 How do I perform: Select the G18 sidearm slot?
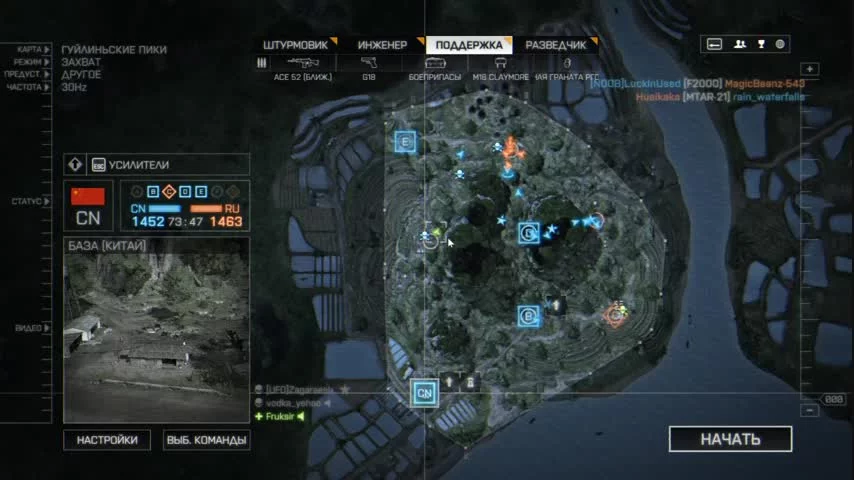pyautogui.click(x=369, y=65)
